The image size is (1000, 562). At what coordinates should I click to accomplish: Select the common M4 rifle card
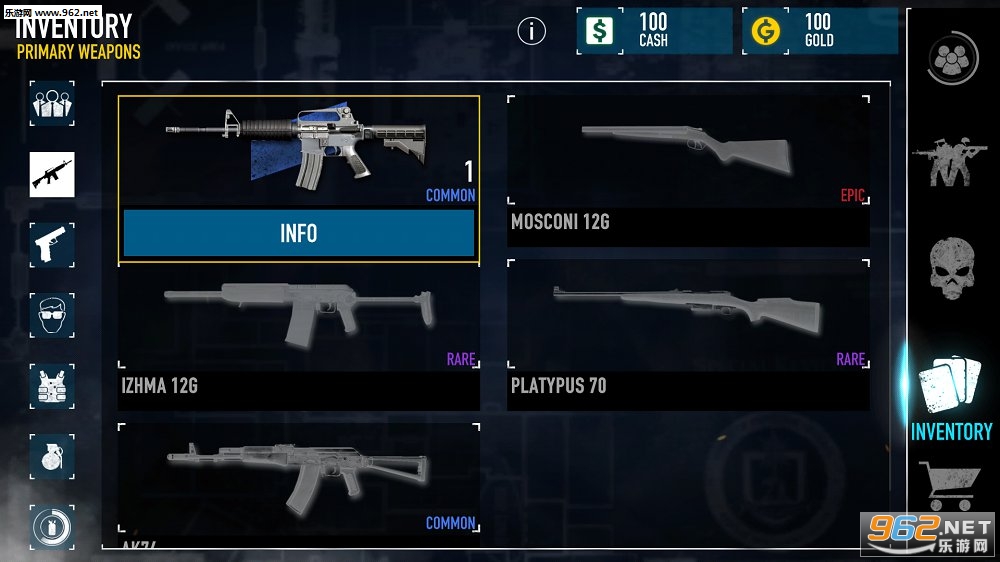(298, 150)
